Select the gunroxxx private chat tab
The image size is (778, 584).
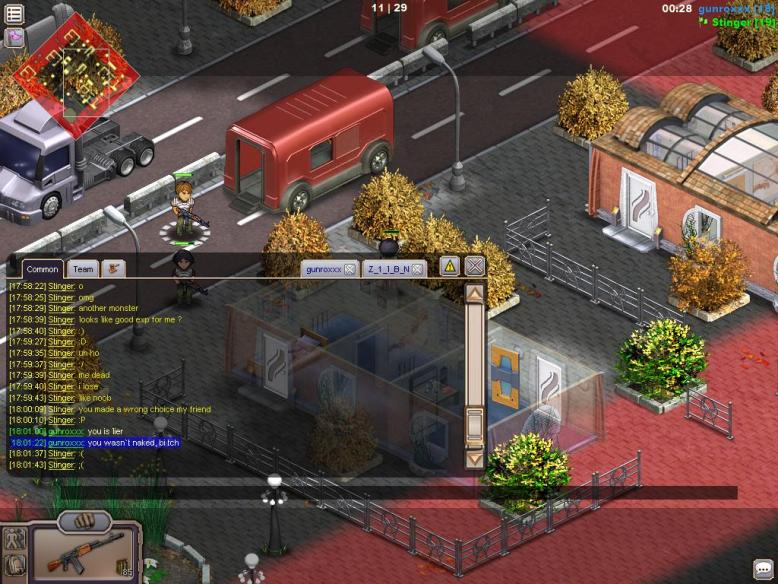(x=324, y=269)
